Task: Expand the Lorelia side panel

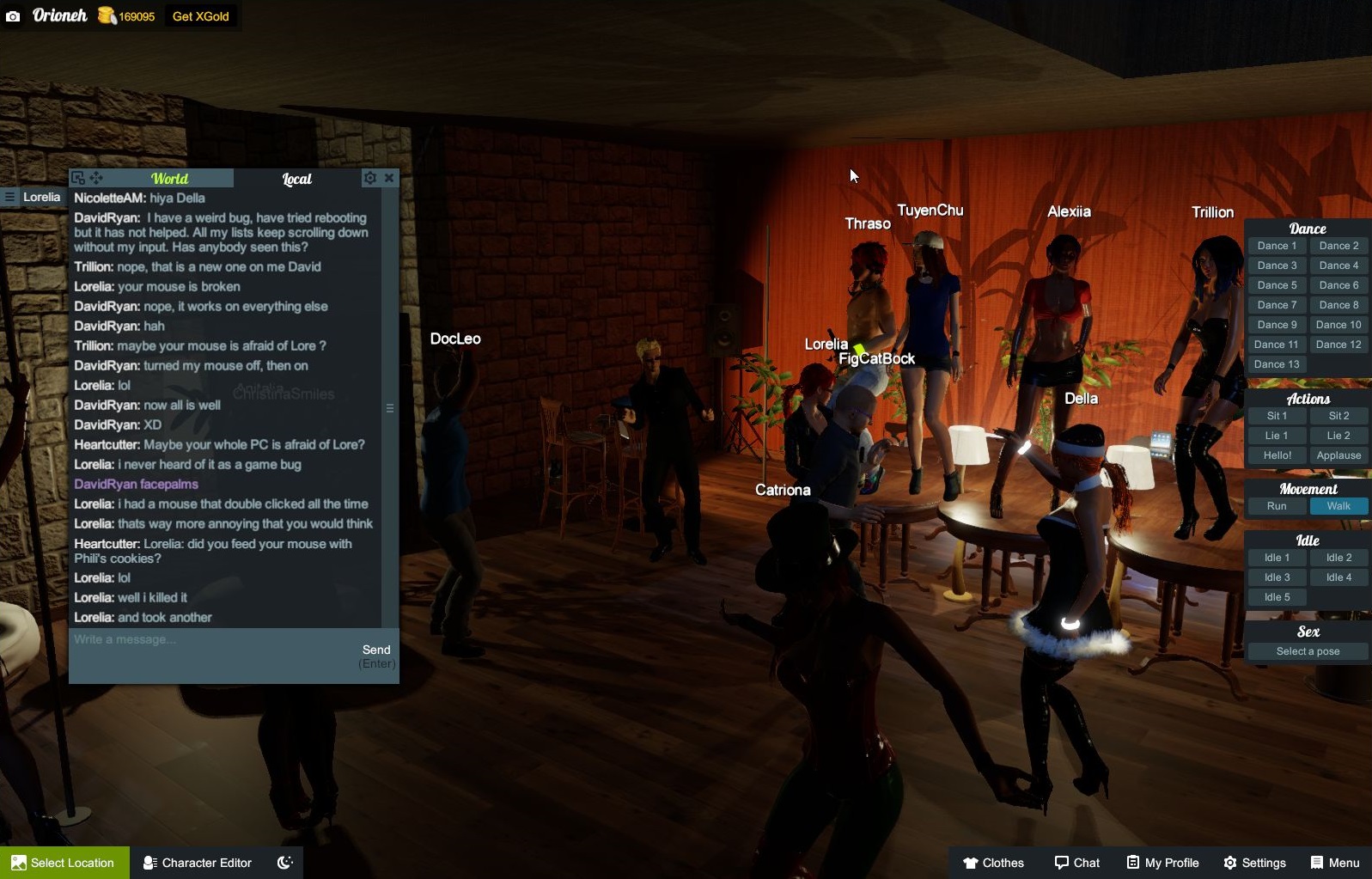Action: pos(9,197)
